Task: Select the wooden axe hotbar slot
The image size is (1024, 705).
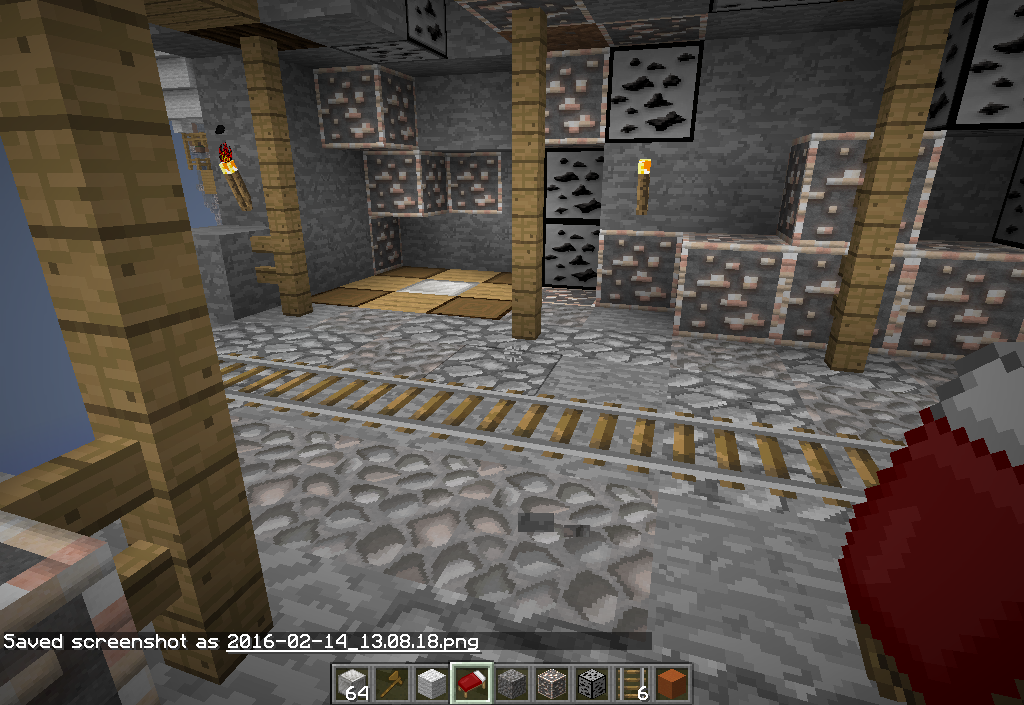Action: [x=391, y=683]
